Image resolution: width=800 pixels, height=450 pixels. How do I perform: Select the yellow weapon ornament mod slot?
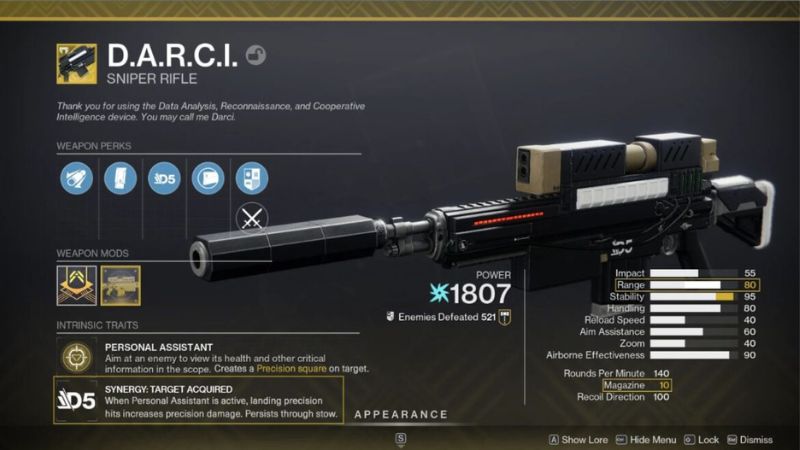120,285
